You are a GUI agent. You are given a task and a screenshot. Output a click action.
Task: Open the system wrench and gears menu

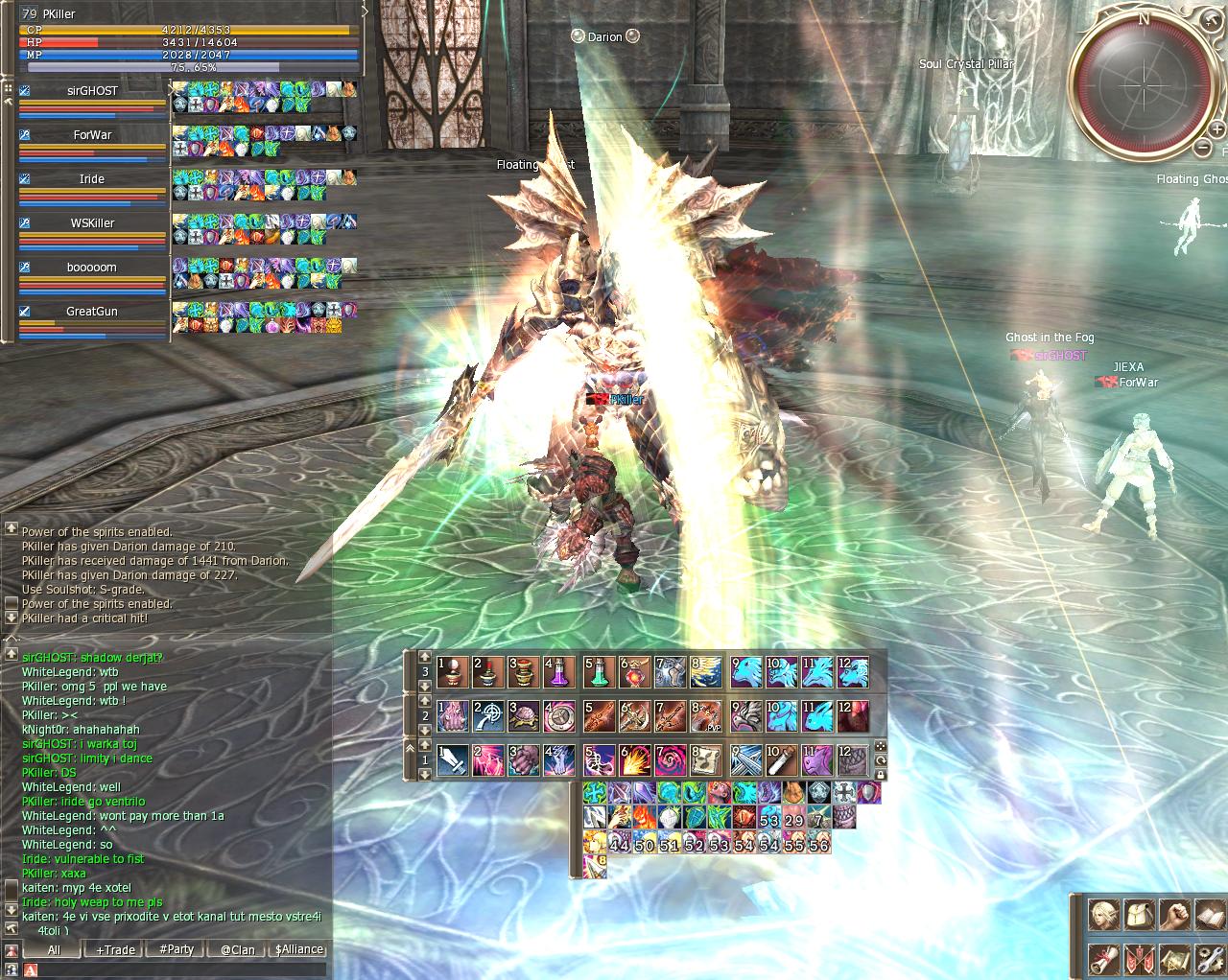(x=1211, y=959)
